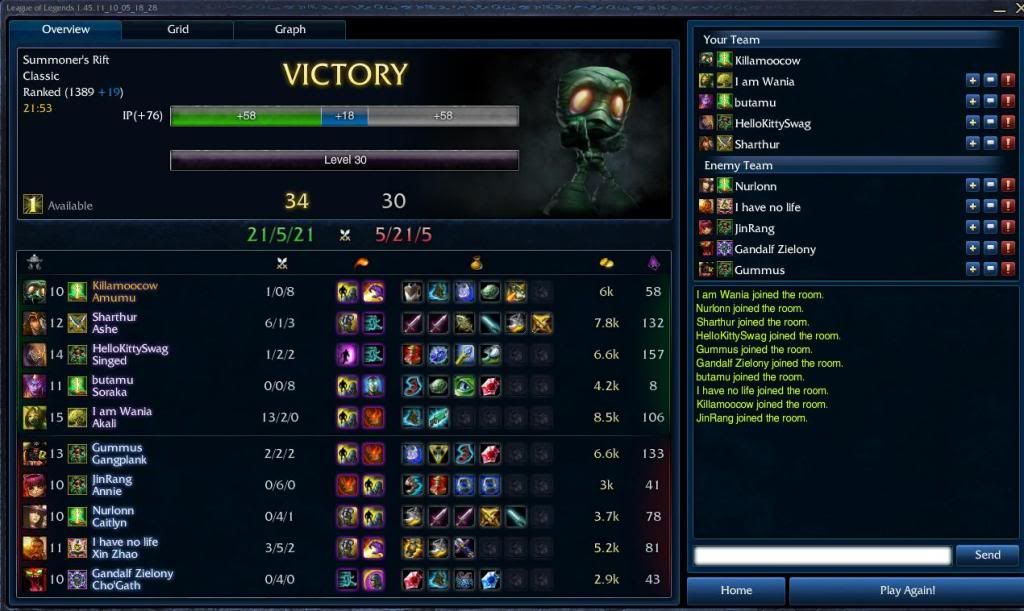
Task: Report player Gummus with red button
Action: (1008, 269)
